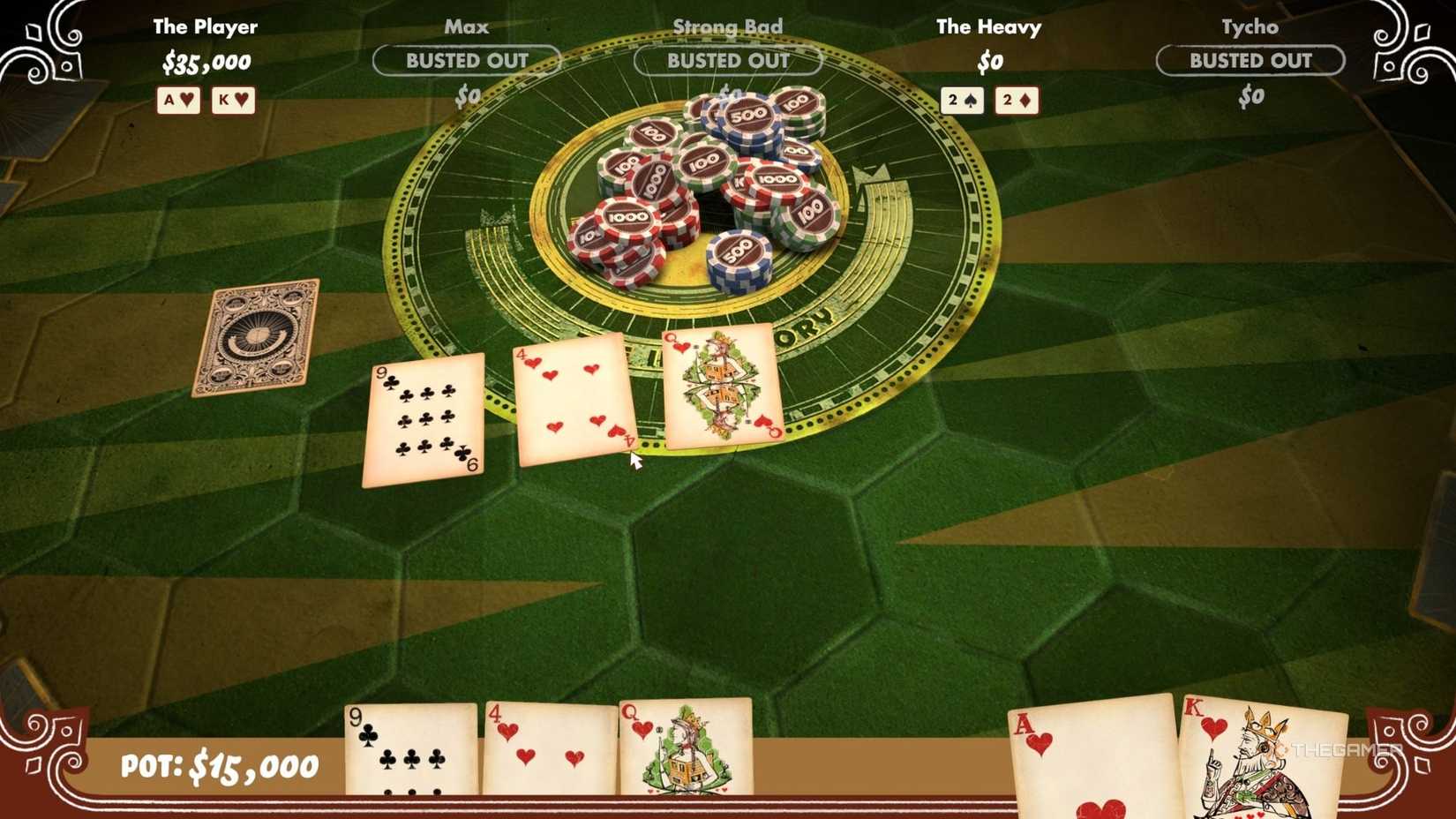Image resolution: width=1456 pixels, height=819 pixels.
Task: Click The Player's Ace of hearts card badge
Action: (x=177, y=101)
